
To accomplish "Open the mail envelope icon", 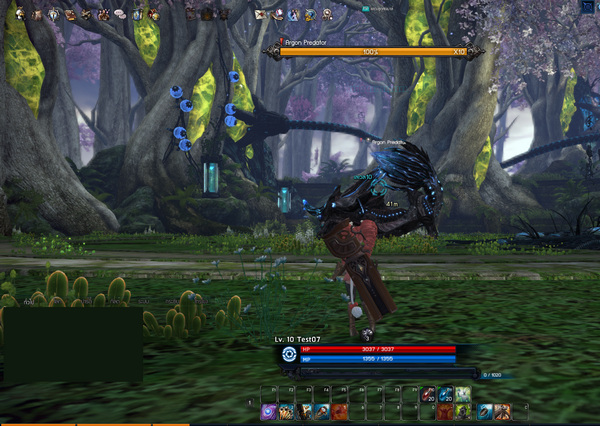I will point(260,15).
